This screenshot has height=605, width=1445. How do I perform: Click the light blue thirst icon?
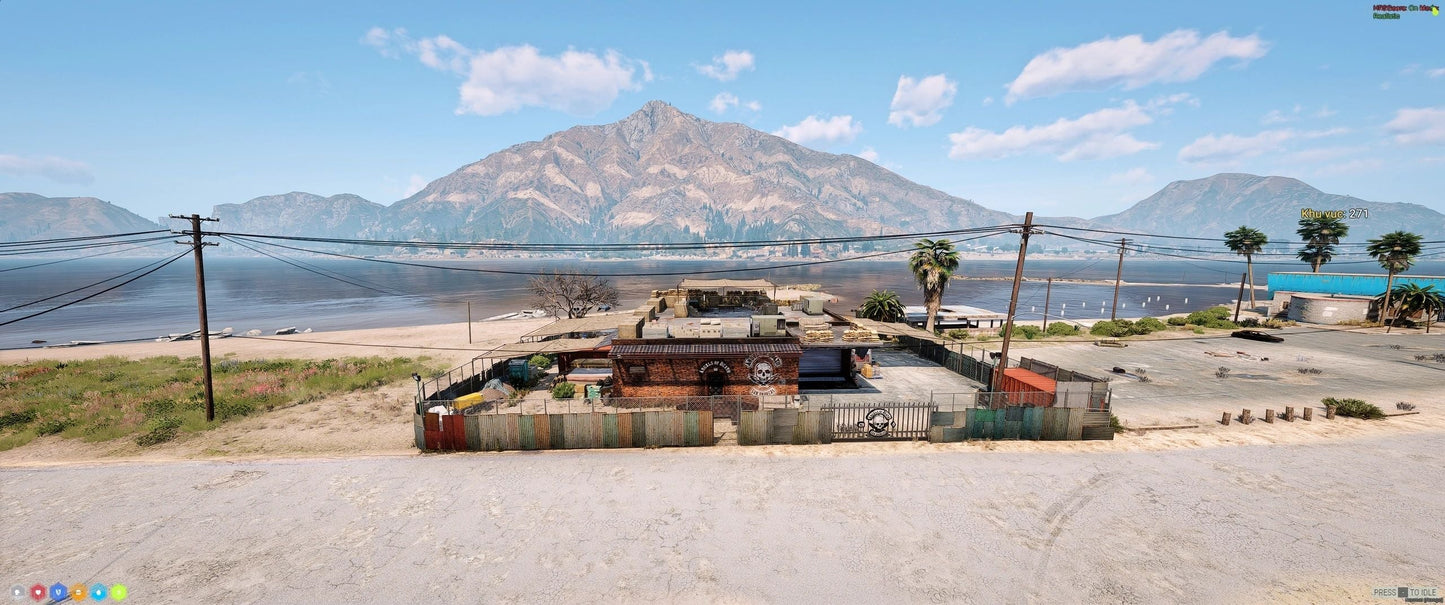click(98, 592)
